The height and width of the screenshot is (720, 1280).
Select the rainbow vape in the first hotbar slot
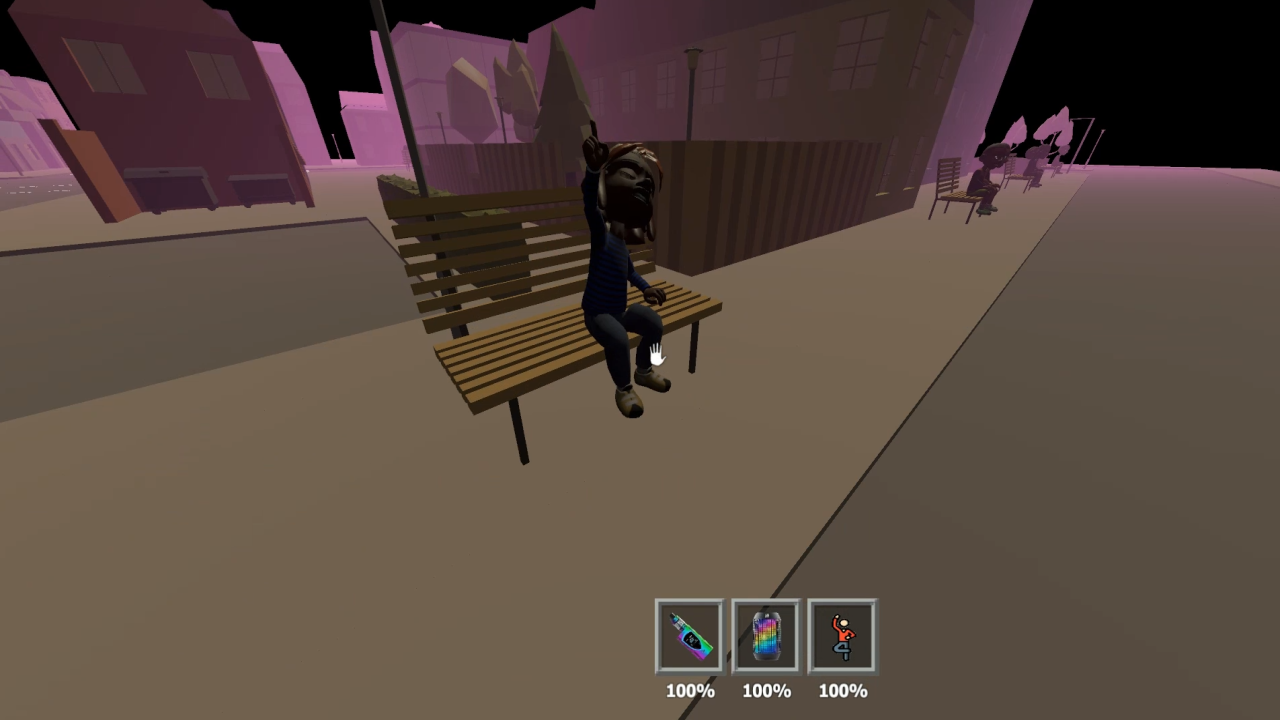pyautogui.click(x=689, y=635)
